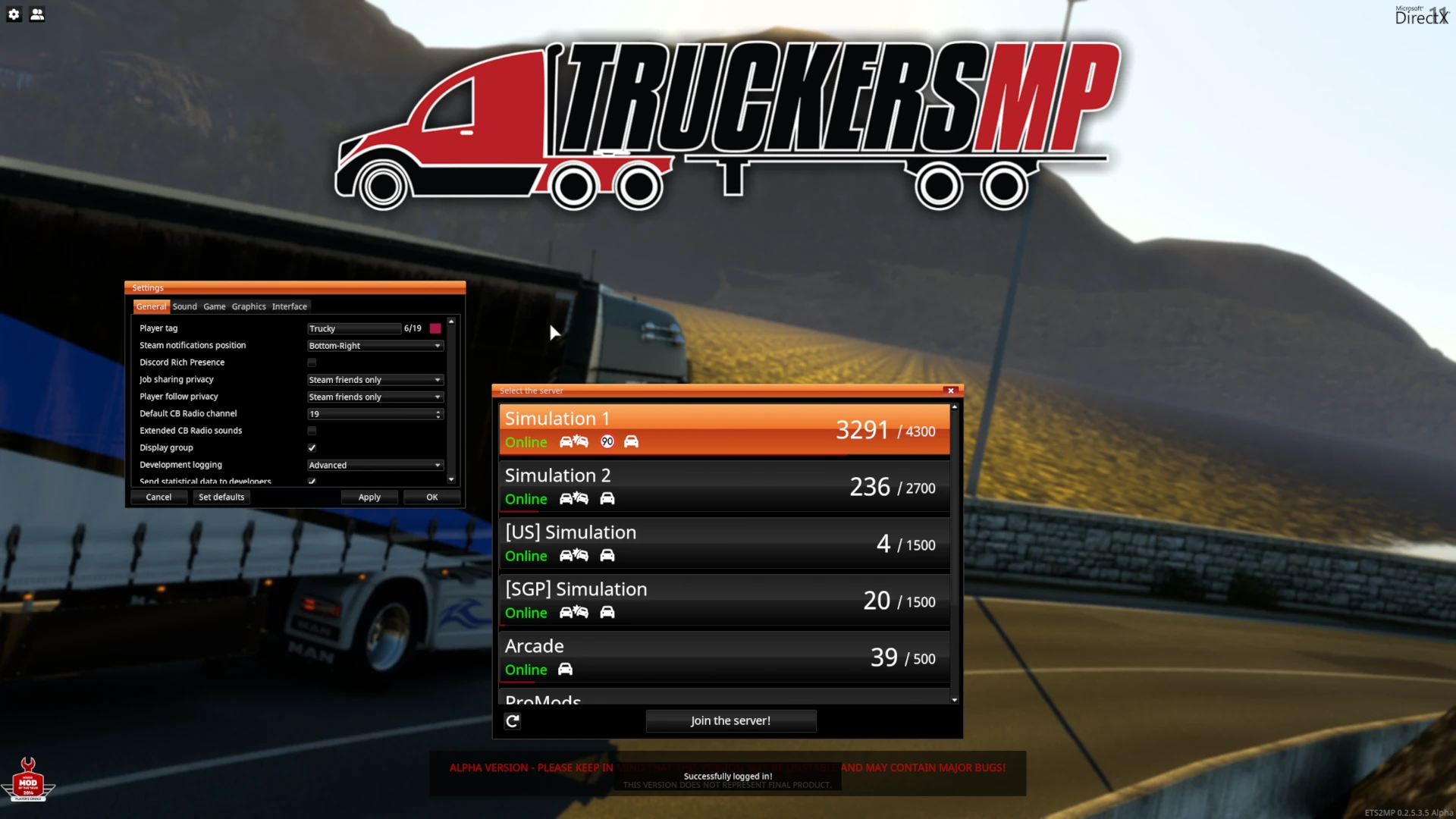Click the Set defaults button
The image size is (1456, 819).
click(221, 497)
